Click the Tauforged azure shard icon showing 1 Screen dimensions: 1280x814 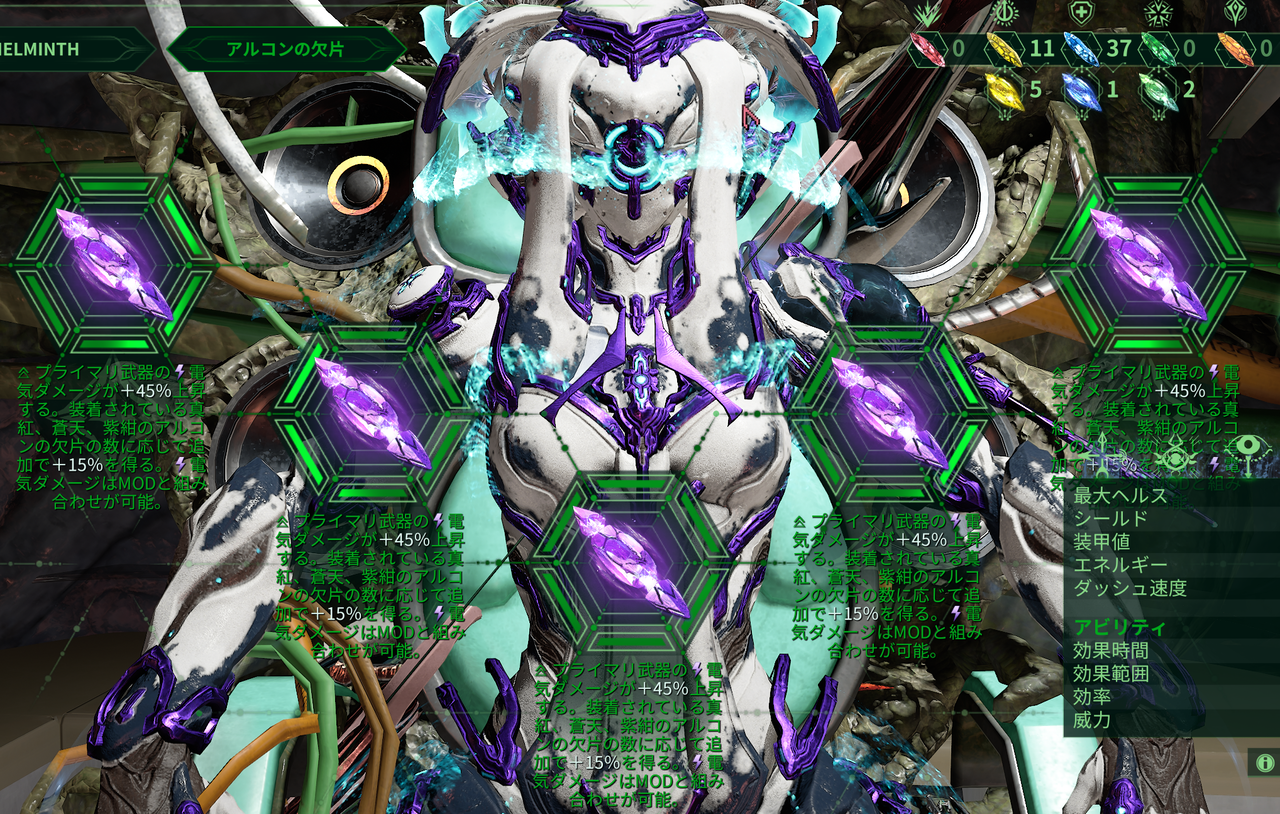[x=1080, y=91]
